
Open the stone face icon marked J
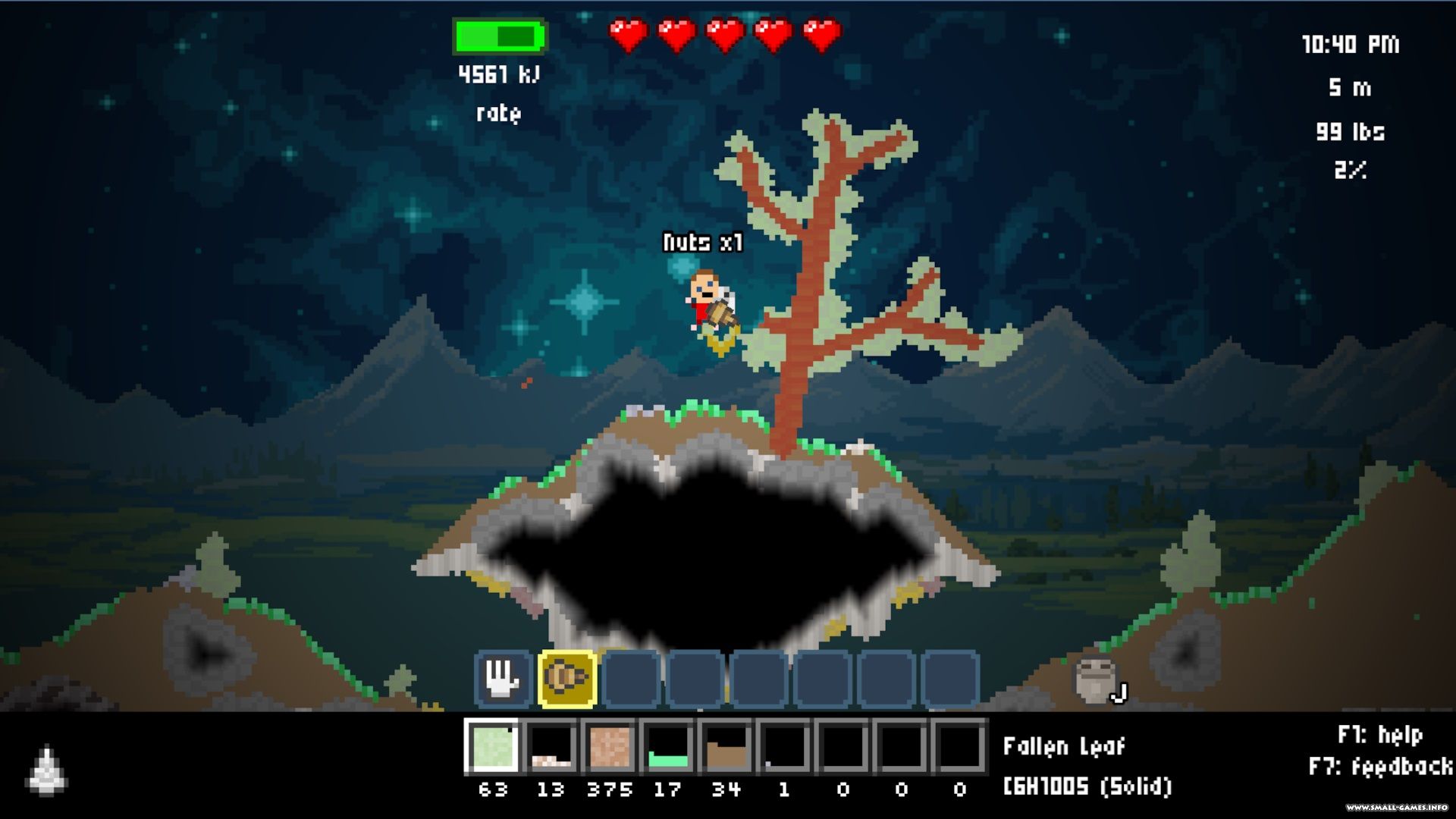click(1096, 679)
